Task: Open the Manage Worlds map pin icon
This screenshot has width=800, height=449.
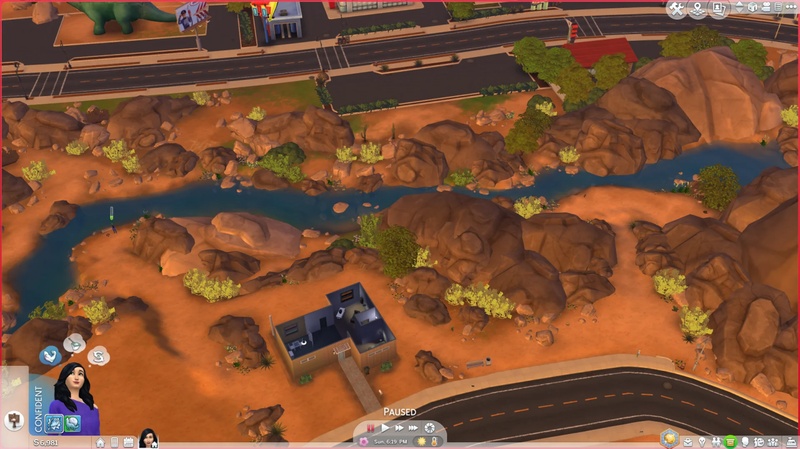Action: tap(699, 10)
